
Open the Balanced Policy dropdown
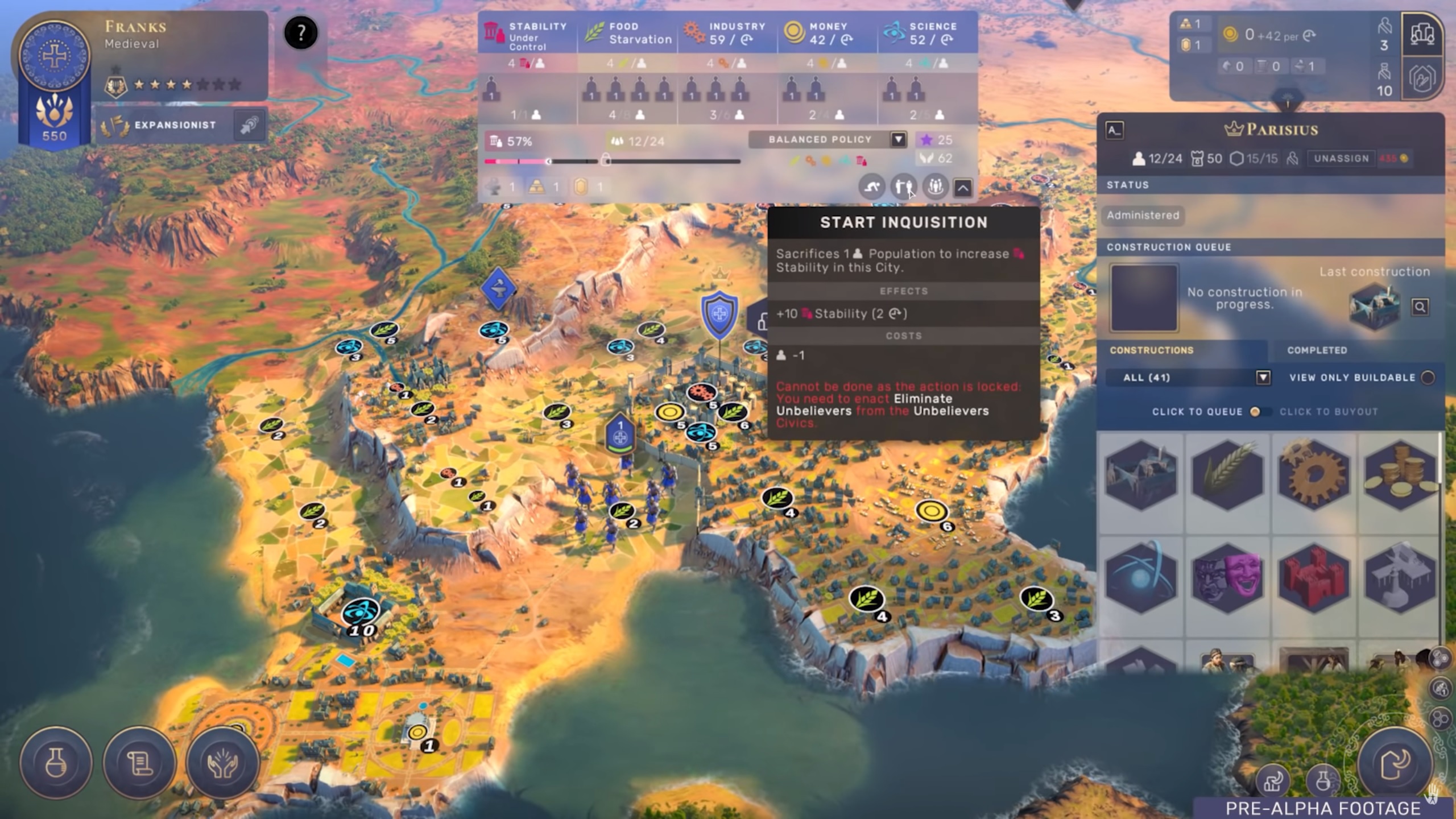898,140
